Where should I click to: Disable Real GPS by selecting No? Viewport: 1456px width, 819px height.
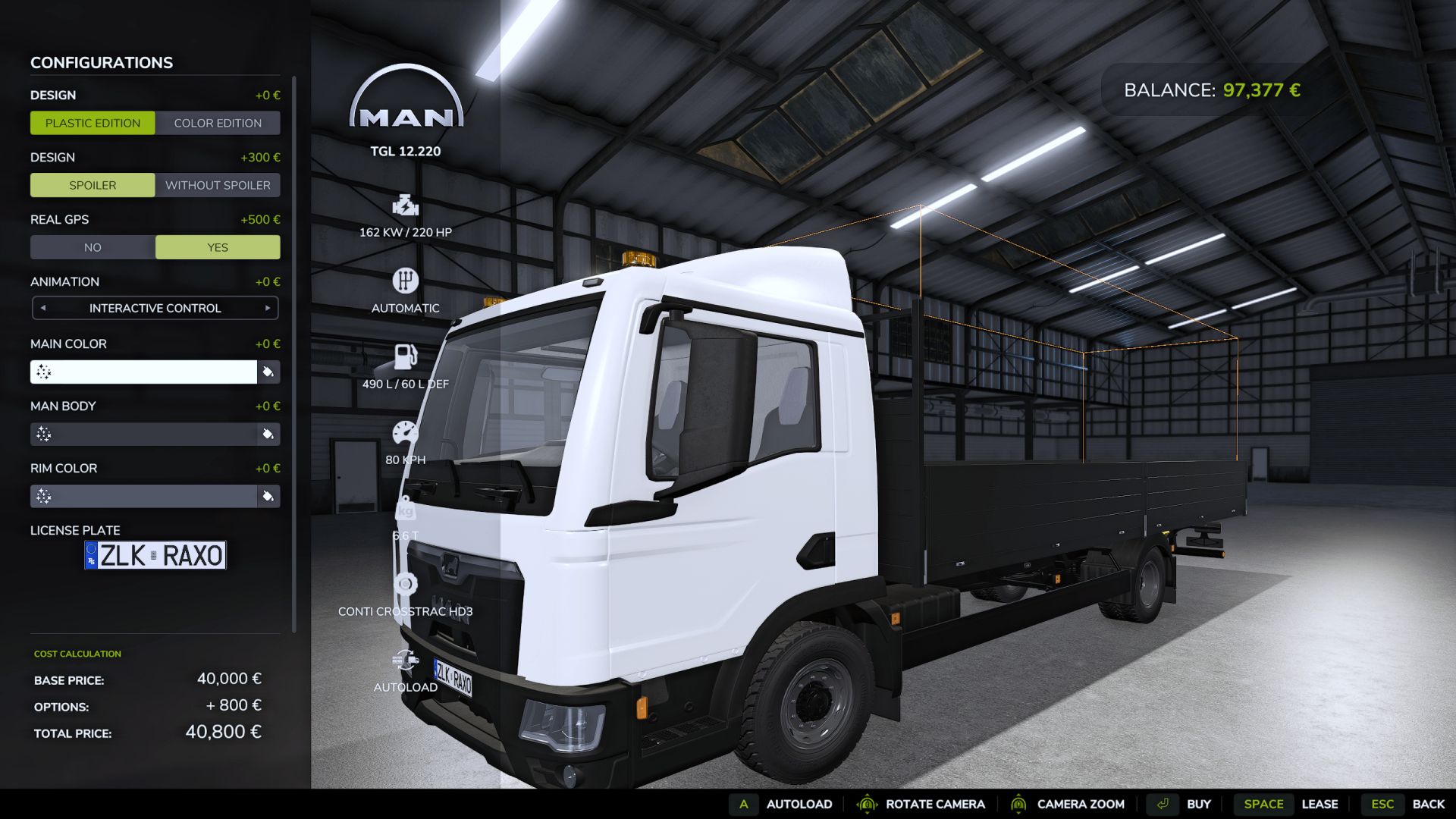(x=93, y=247)
